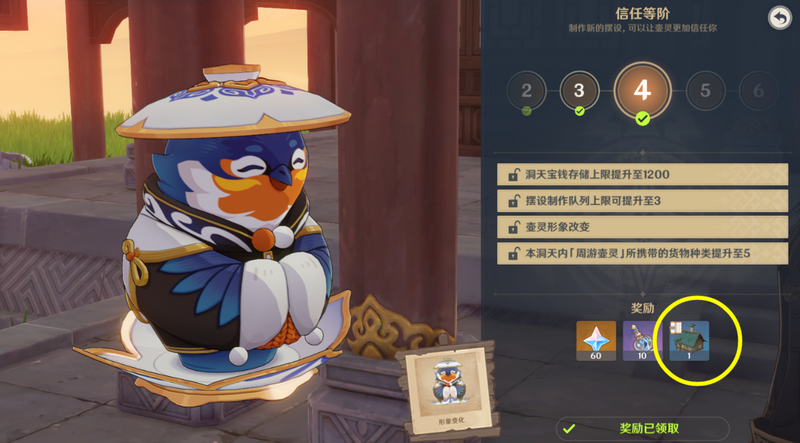Select trust rank 2 node
Viewport: 800px width, 443px height.
(526, 92)
